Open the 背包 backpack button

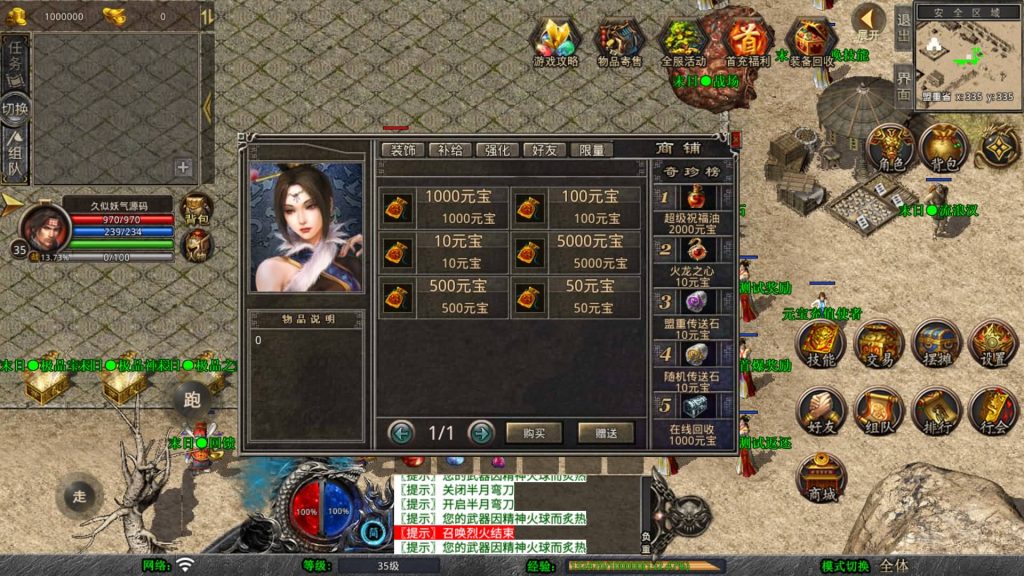942,148
